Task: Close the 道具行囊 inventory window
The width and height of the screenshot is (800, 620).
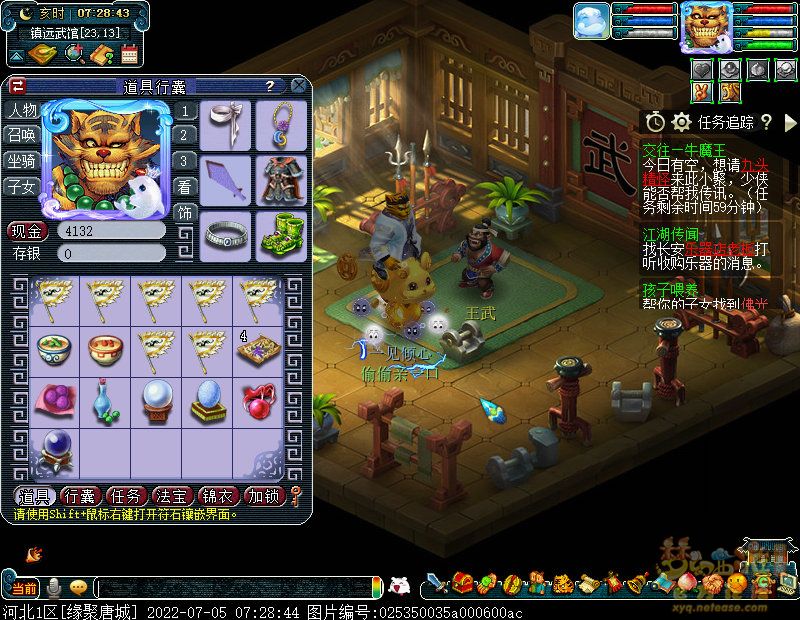Action: coord(298,86)
